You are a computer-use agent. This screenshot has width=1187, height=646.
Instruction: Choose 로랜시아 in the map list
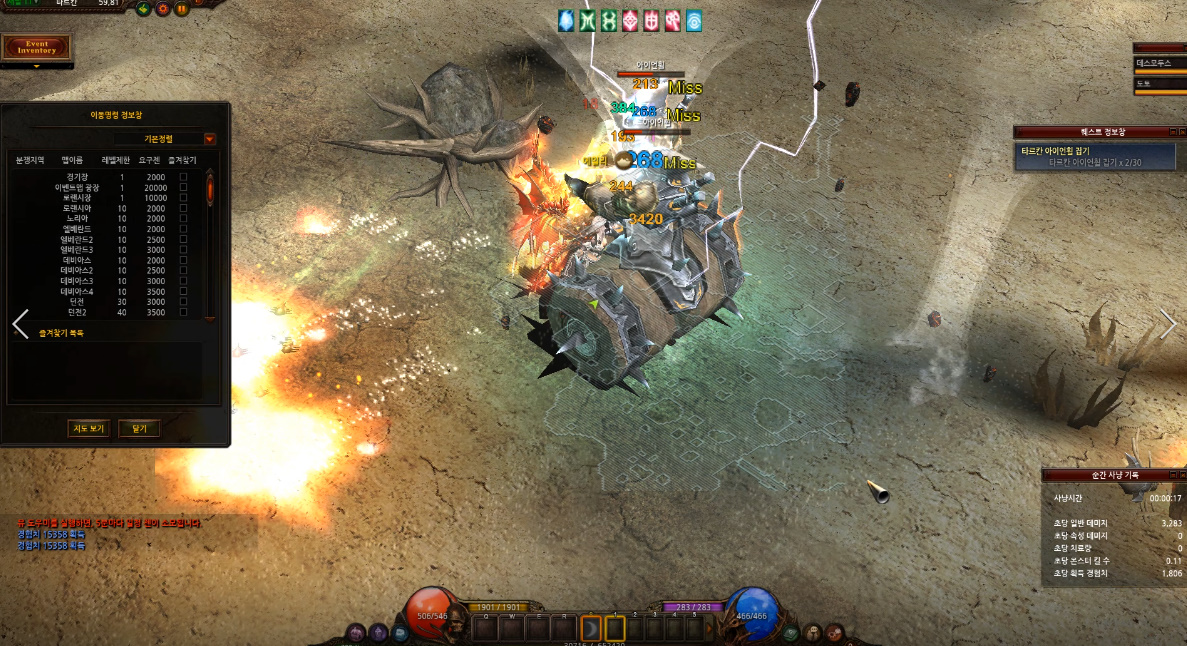coord(78,208)
